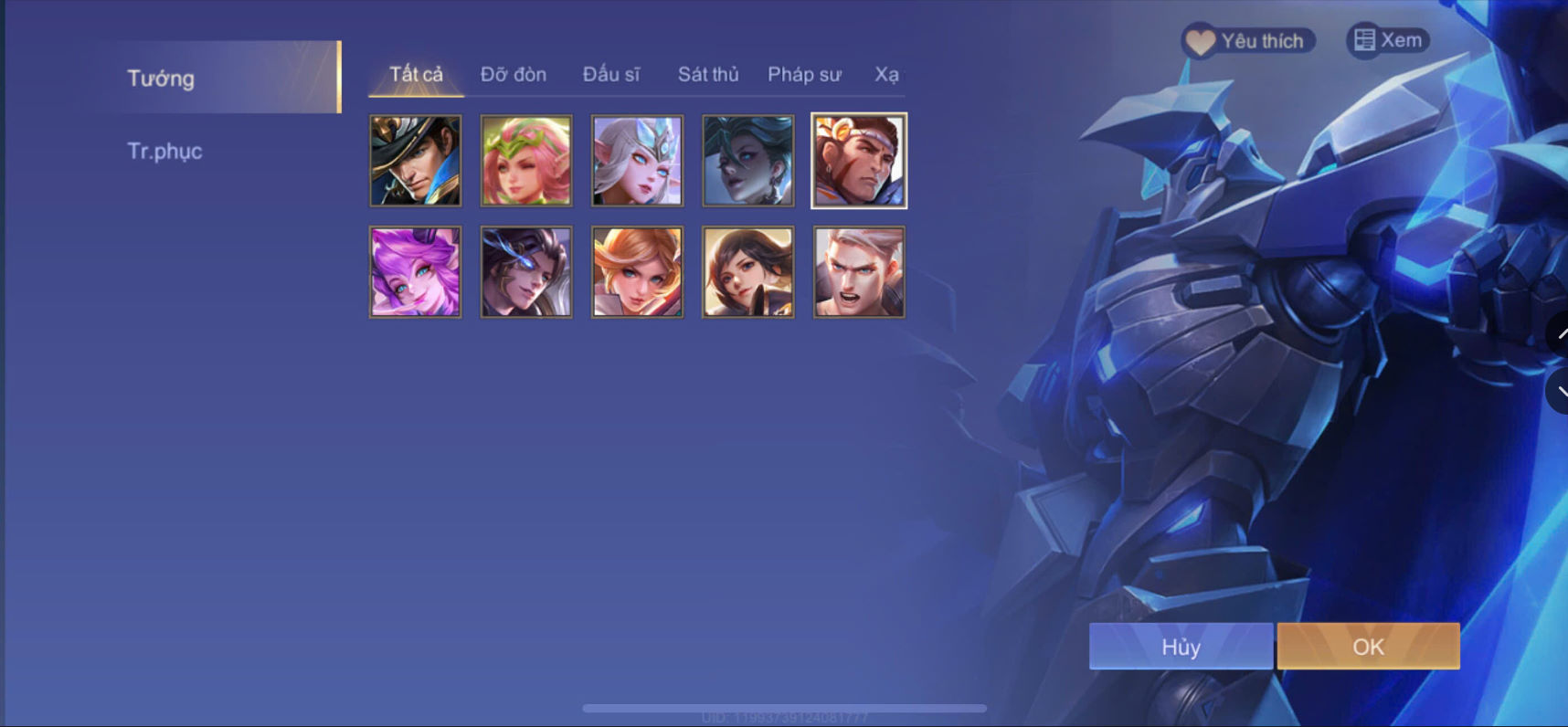Switch to the Sát thủ filter tab

708,75
